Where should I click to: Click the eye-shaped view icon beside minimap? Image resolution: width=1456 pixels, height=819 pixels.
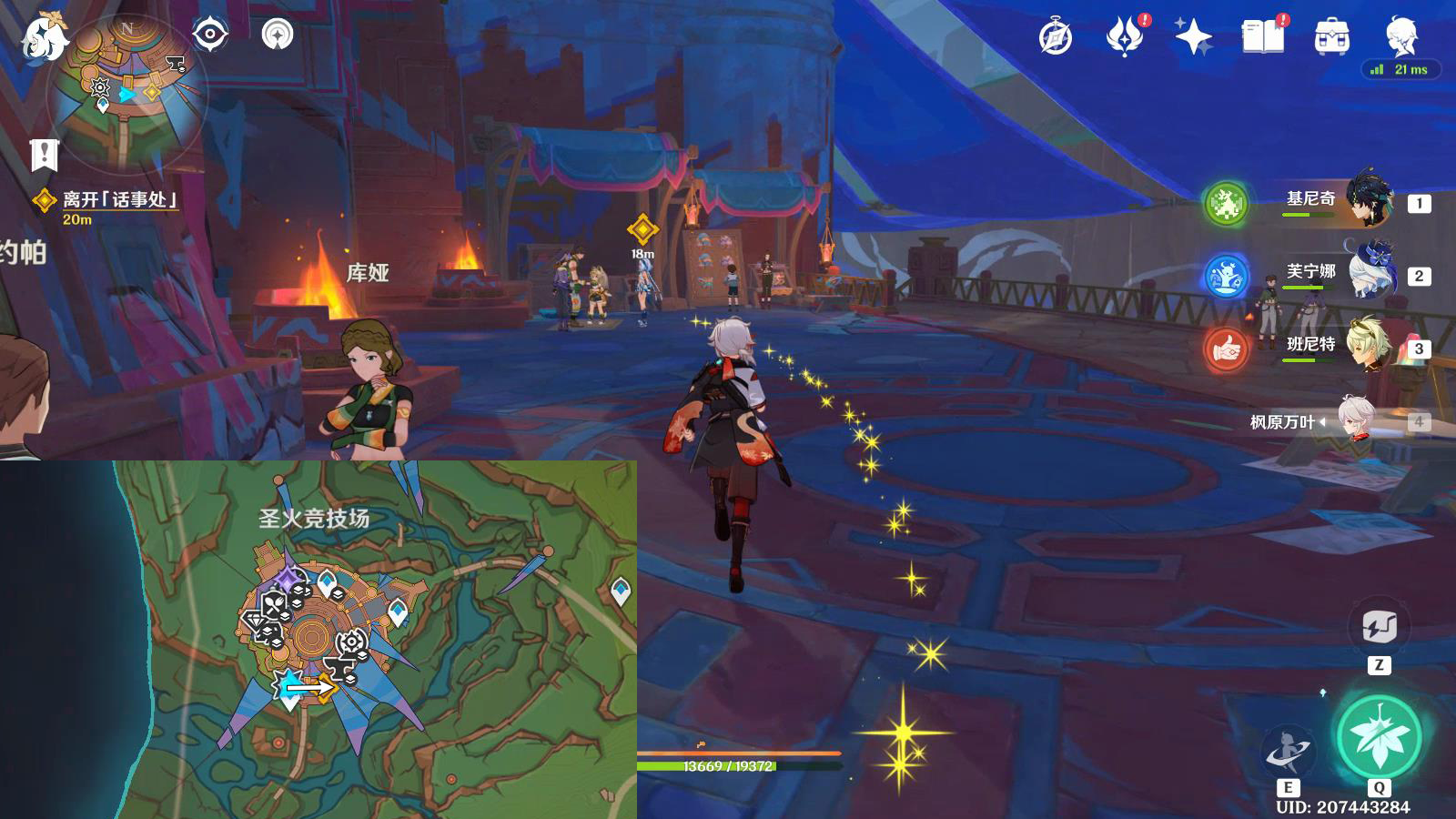(x=209, y=35)
